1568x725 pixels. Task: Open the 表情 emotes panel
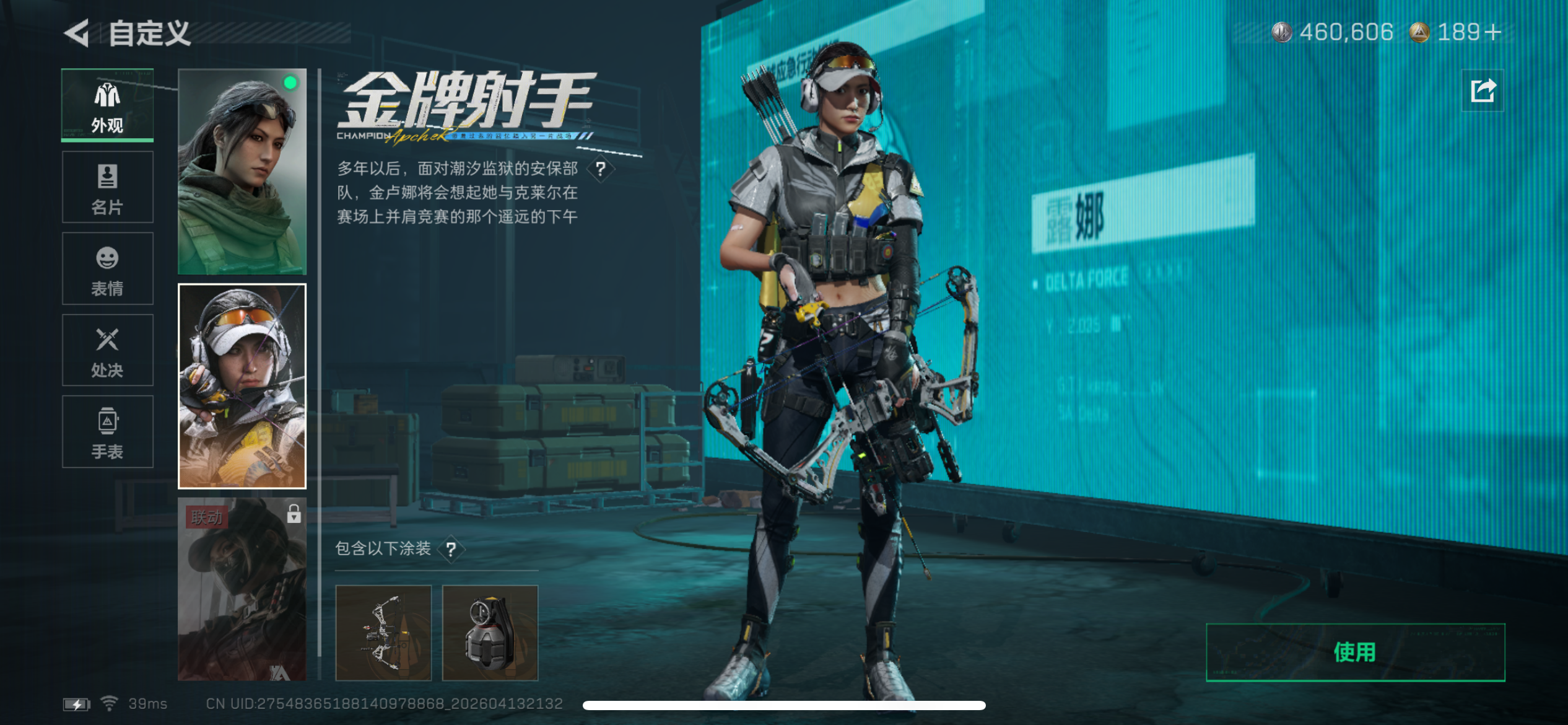click(x=107, y=269)
